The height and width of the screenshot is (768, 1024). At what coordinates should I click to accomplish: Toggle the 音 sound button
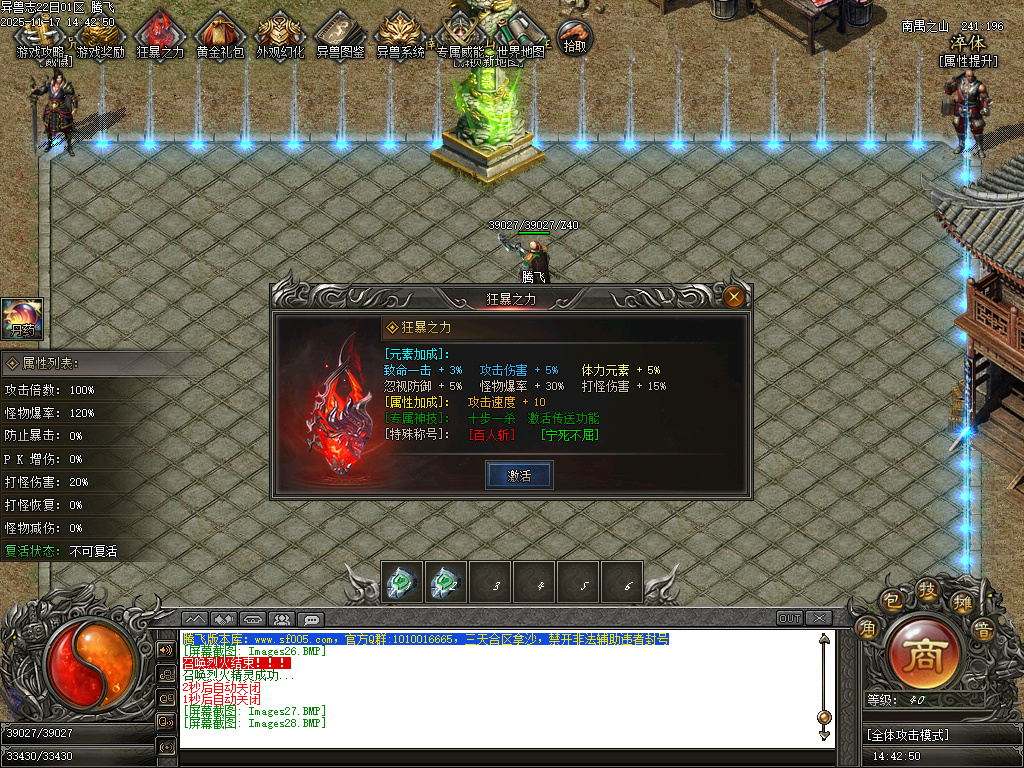(983, 630)
